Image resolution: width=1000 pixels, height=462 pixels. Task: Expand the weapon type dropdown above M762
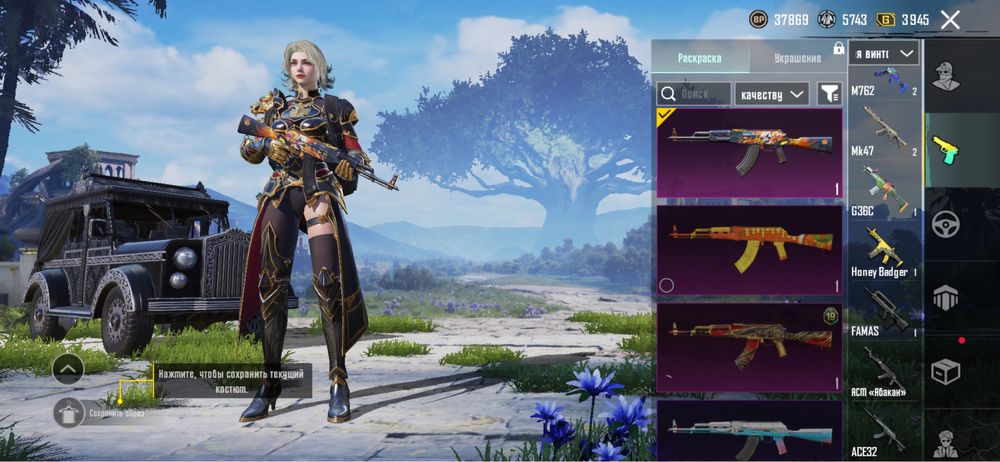[884, 53]
